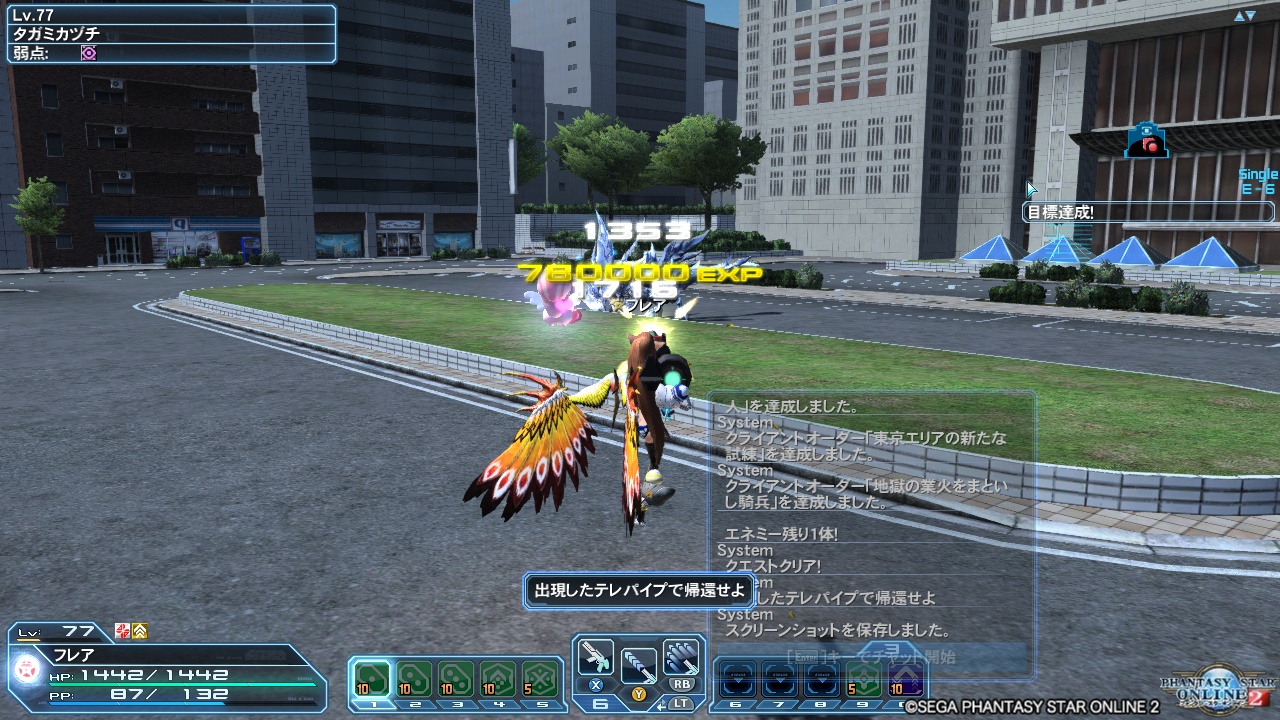
Task: Select the purple item in slot 10
Action: tap(903, 678)
